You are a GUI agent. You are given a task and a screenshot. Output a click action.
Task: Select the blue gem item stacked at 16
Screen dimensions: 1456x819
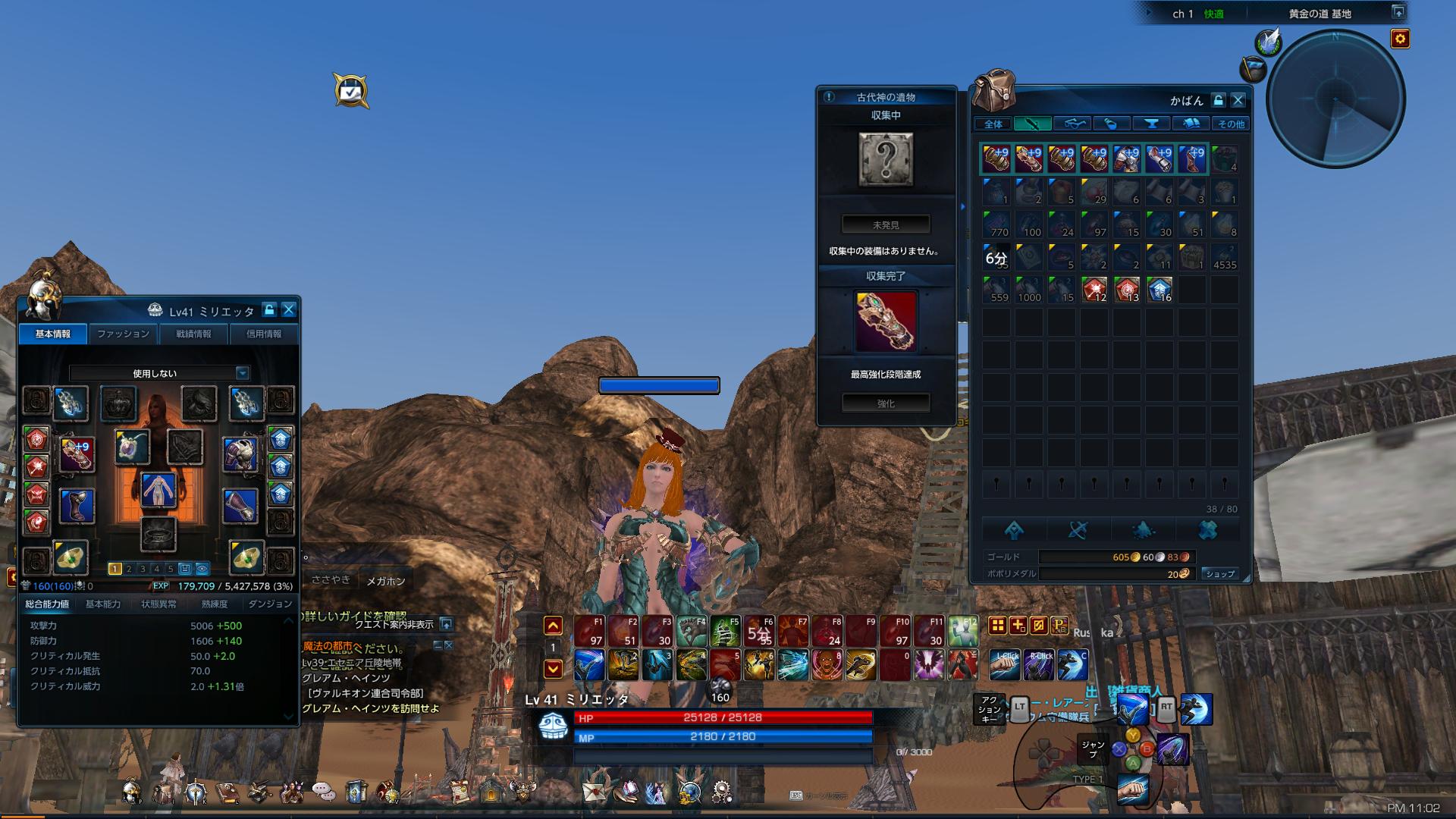1161,288
